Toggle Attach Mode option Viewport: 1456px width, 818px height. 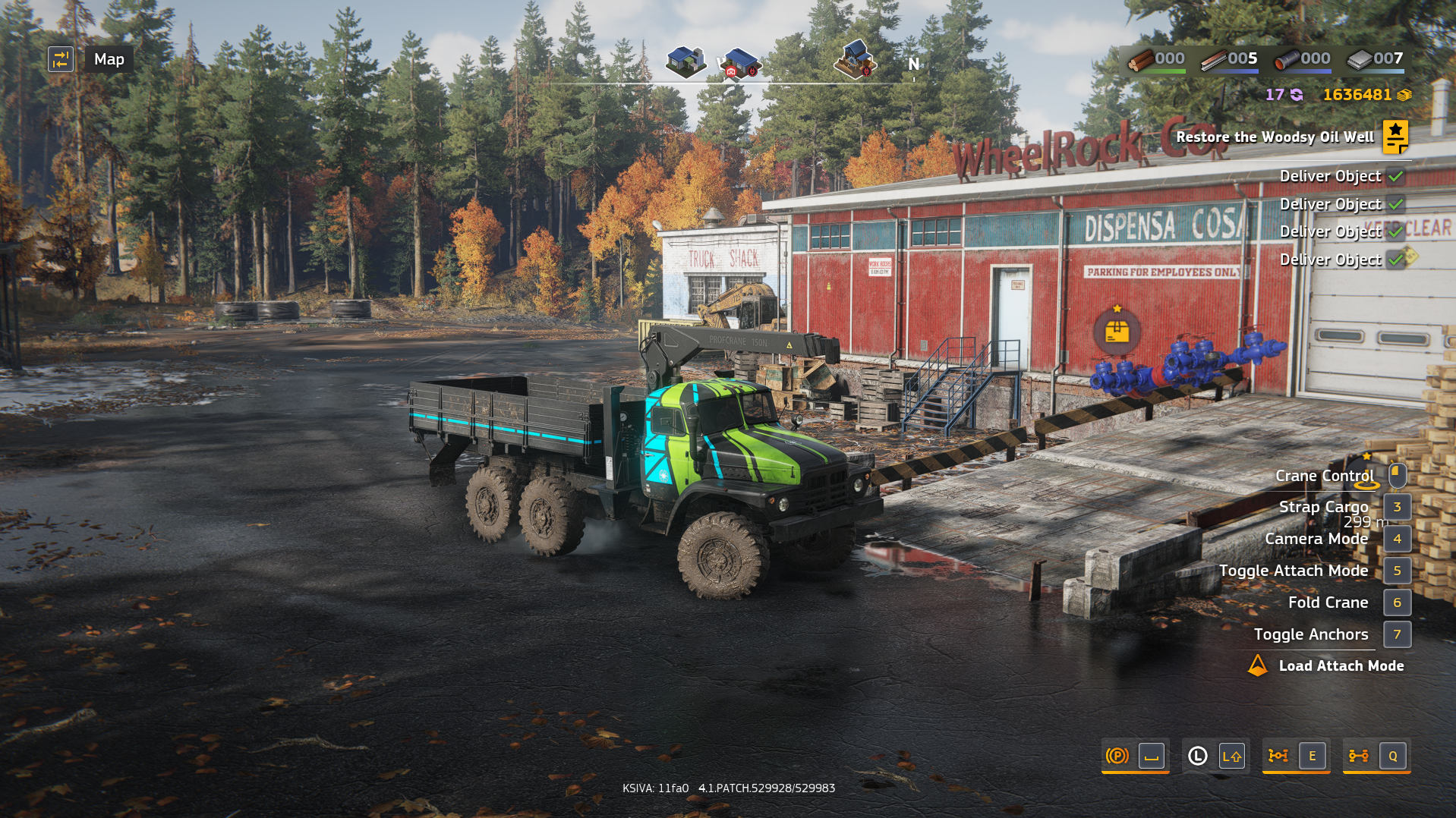click(x=1397, y=571)
